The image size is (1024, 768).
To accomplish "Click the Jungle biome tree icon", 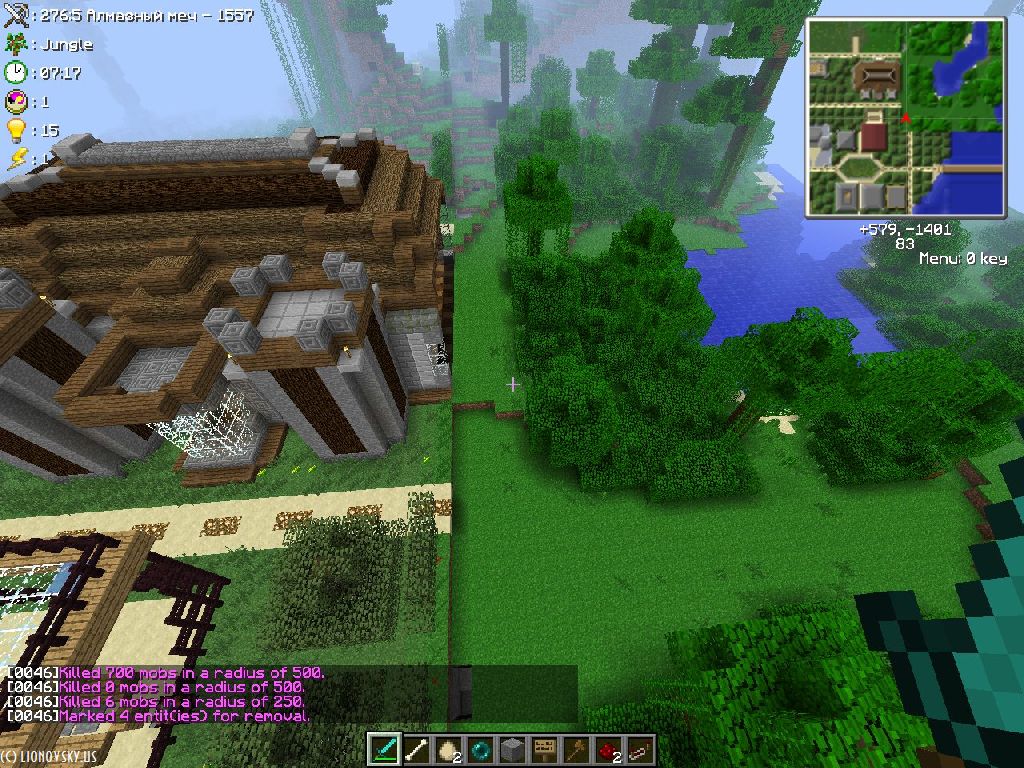I will (15, 44).
